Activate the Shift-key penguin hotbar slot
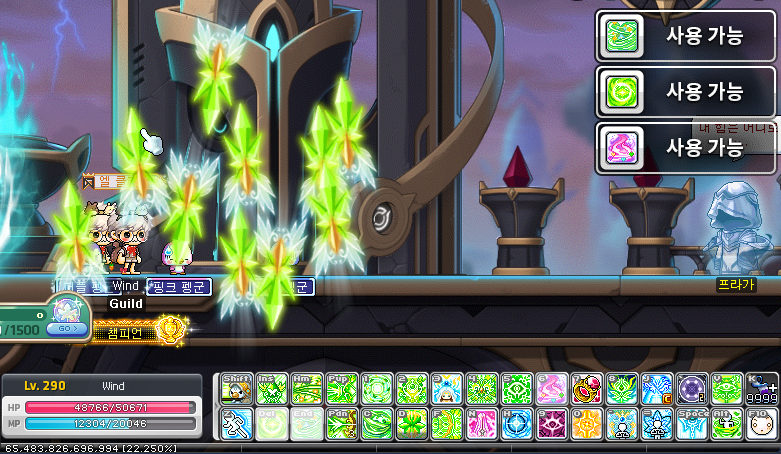 [236, 388]
